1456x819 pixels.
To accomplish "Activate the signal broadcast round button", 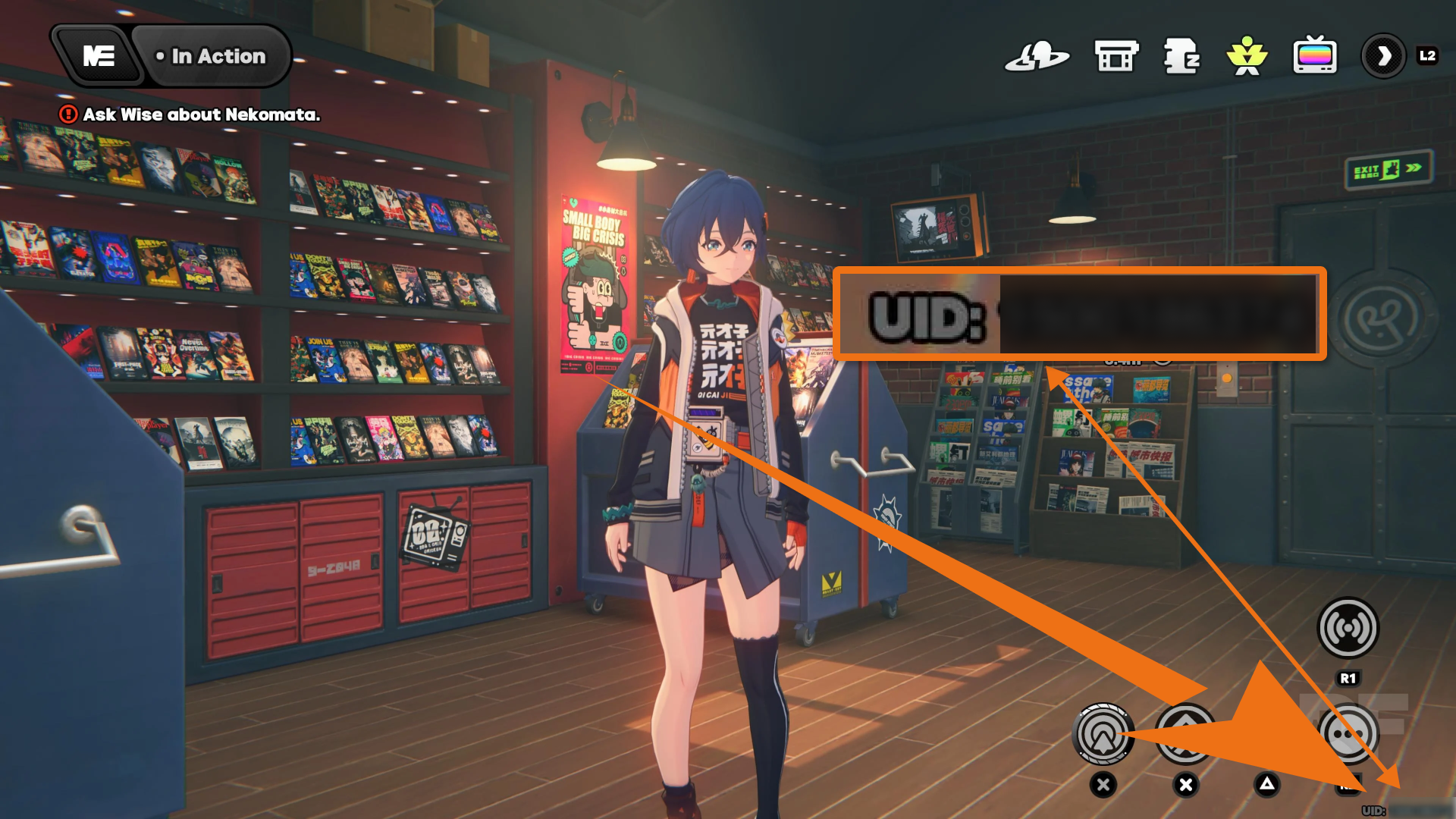I will (1348, 628).
